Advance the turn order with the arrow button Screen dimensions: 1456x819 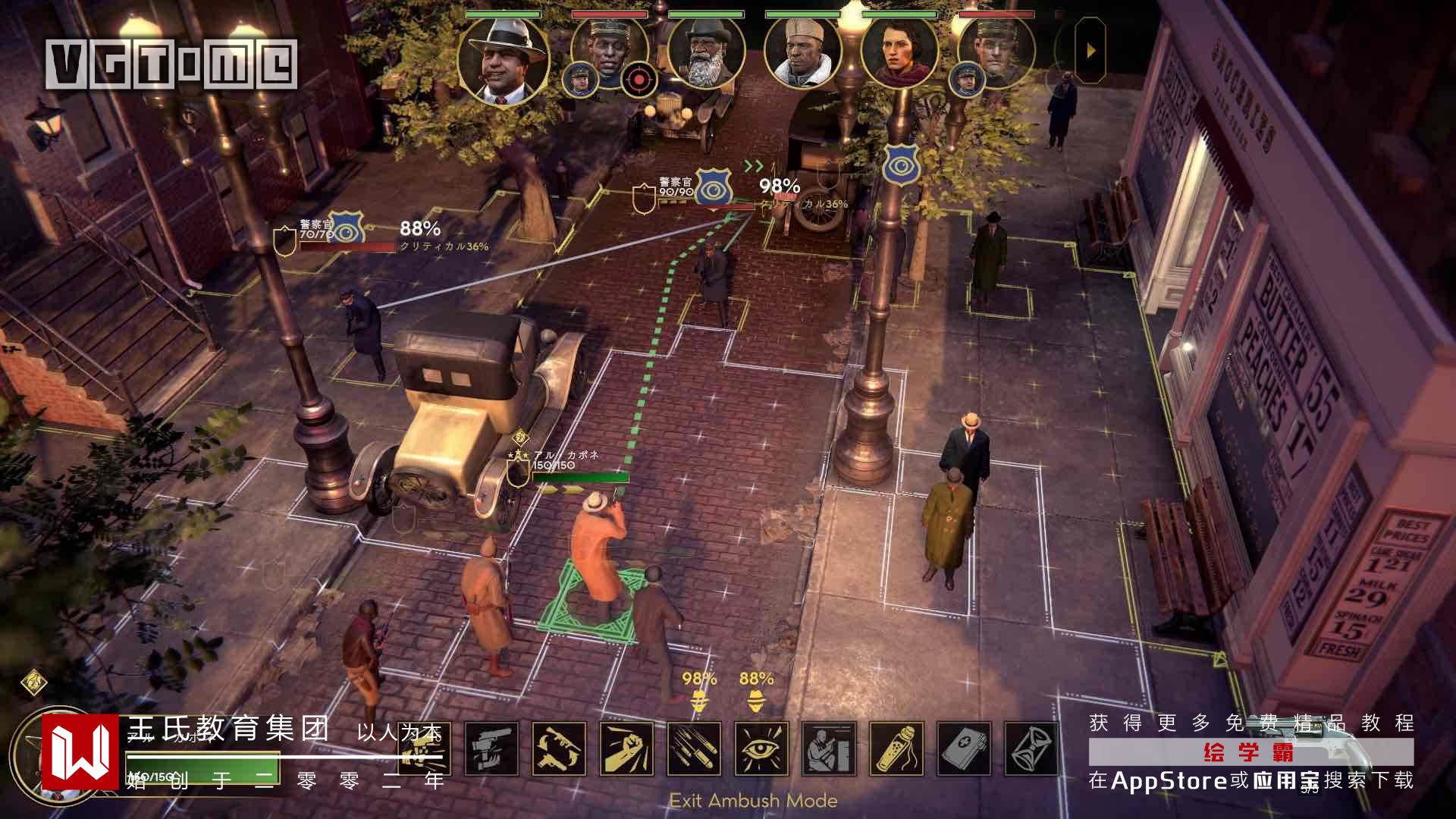[1091, 51]
